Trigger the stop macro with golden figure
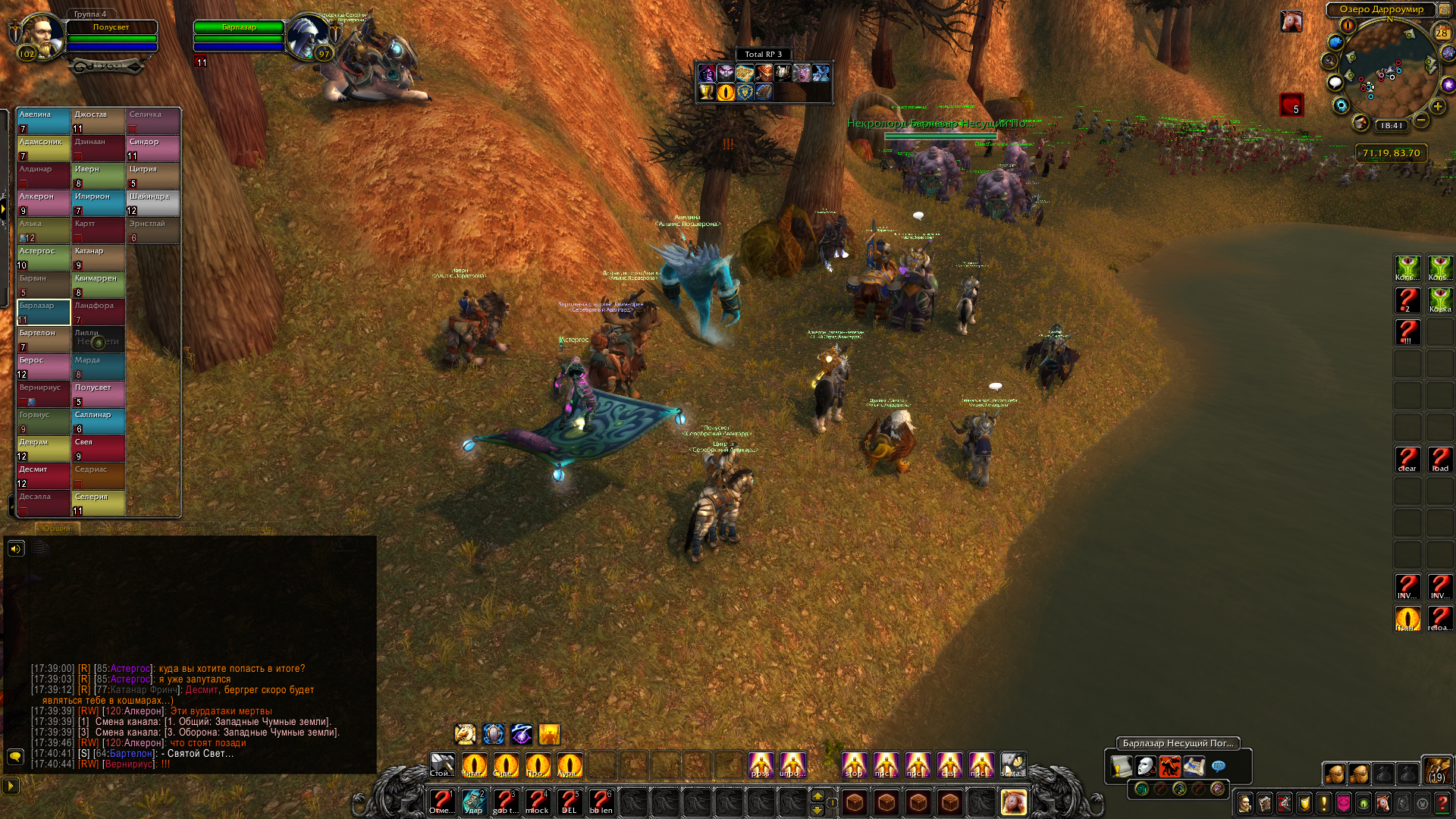Image resolution: width=1456 pixels, height=819 pixels. click(x=854, y=764)
